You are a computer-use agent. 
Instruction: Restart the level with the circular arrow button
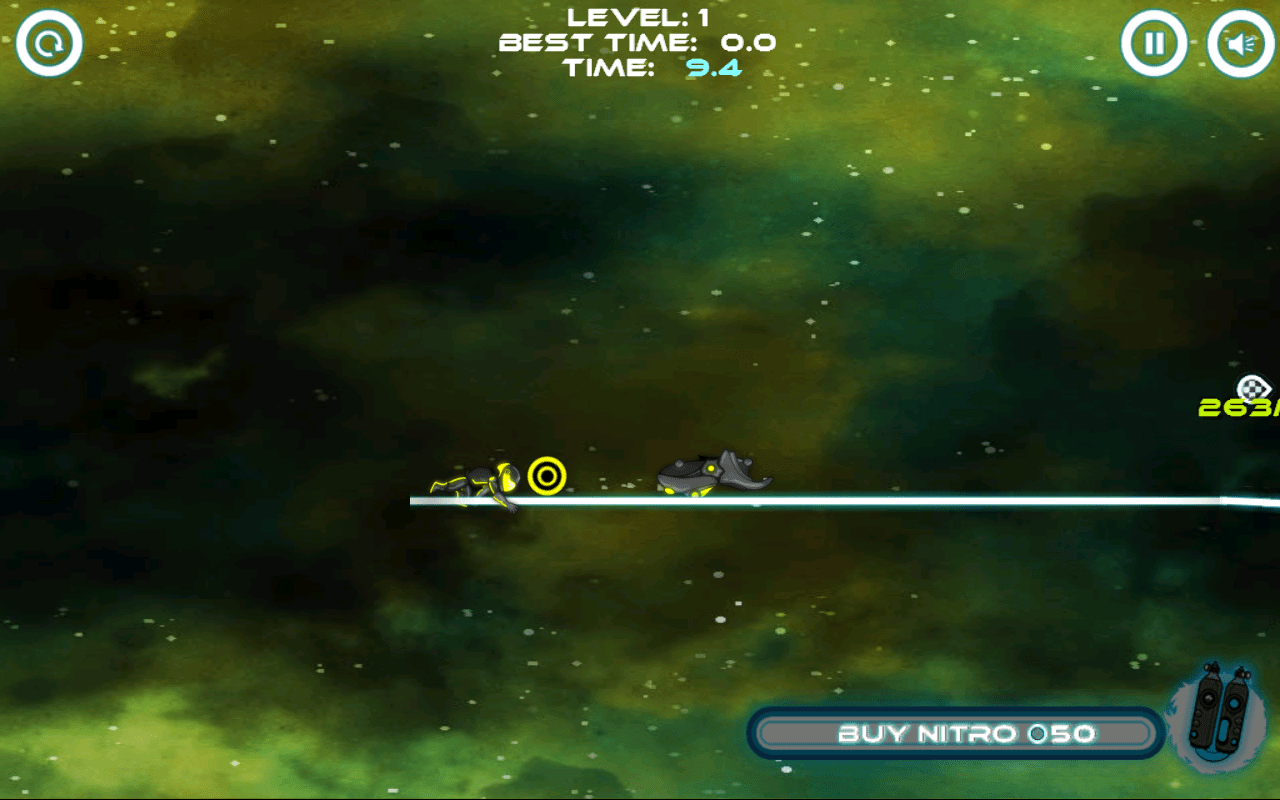(49, 44)
